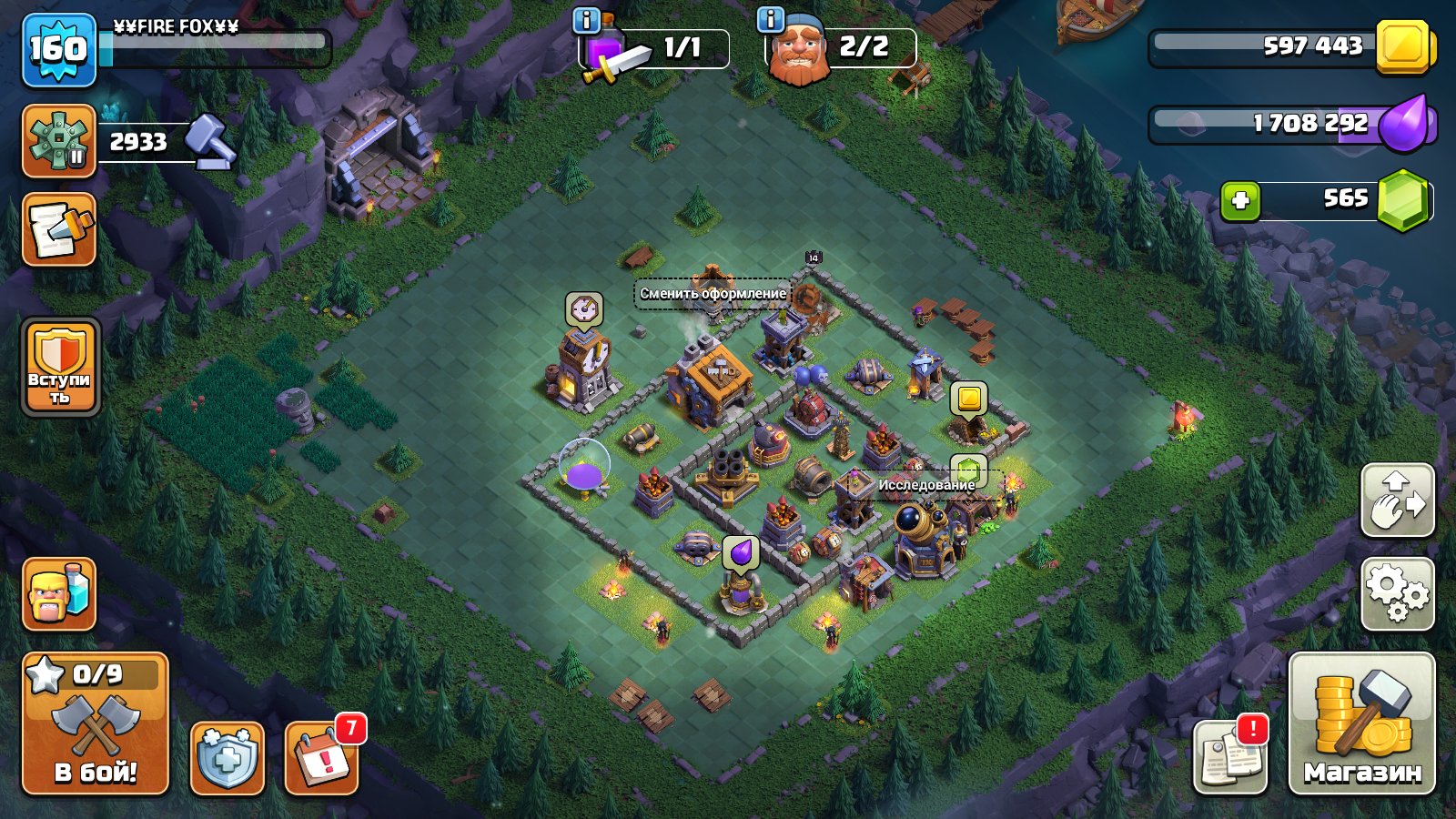
Task: Open the newspaper scroll icon below the hammer
Action: click(57, 230)
